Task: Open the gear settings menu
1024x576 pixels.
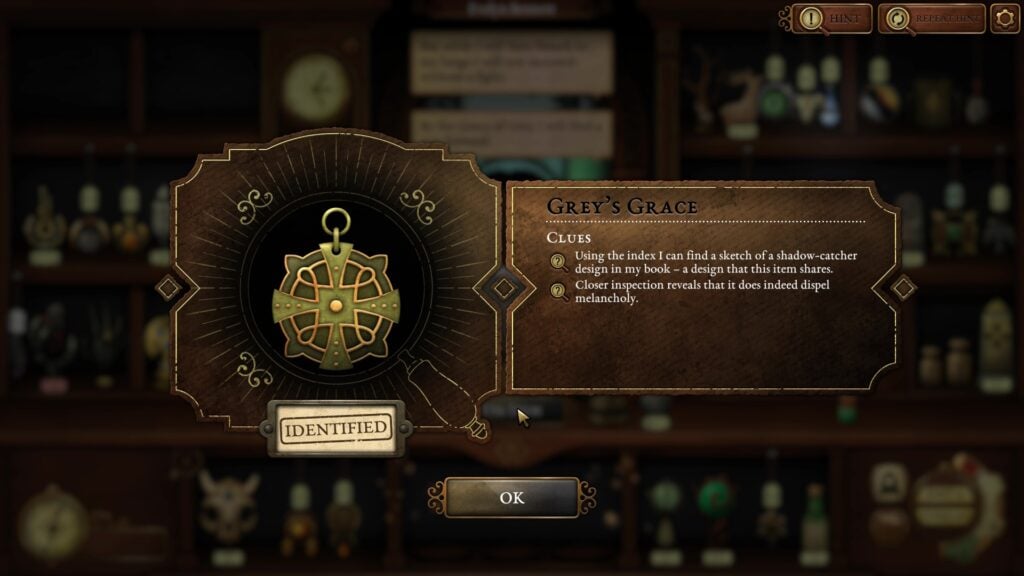Action: (x=1004, y=18)
